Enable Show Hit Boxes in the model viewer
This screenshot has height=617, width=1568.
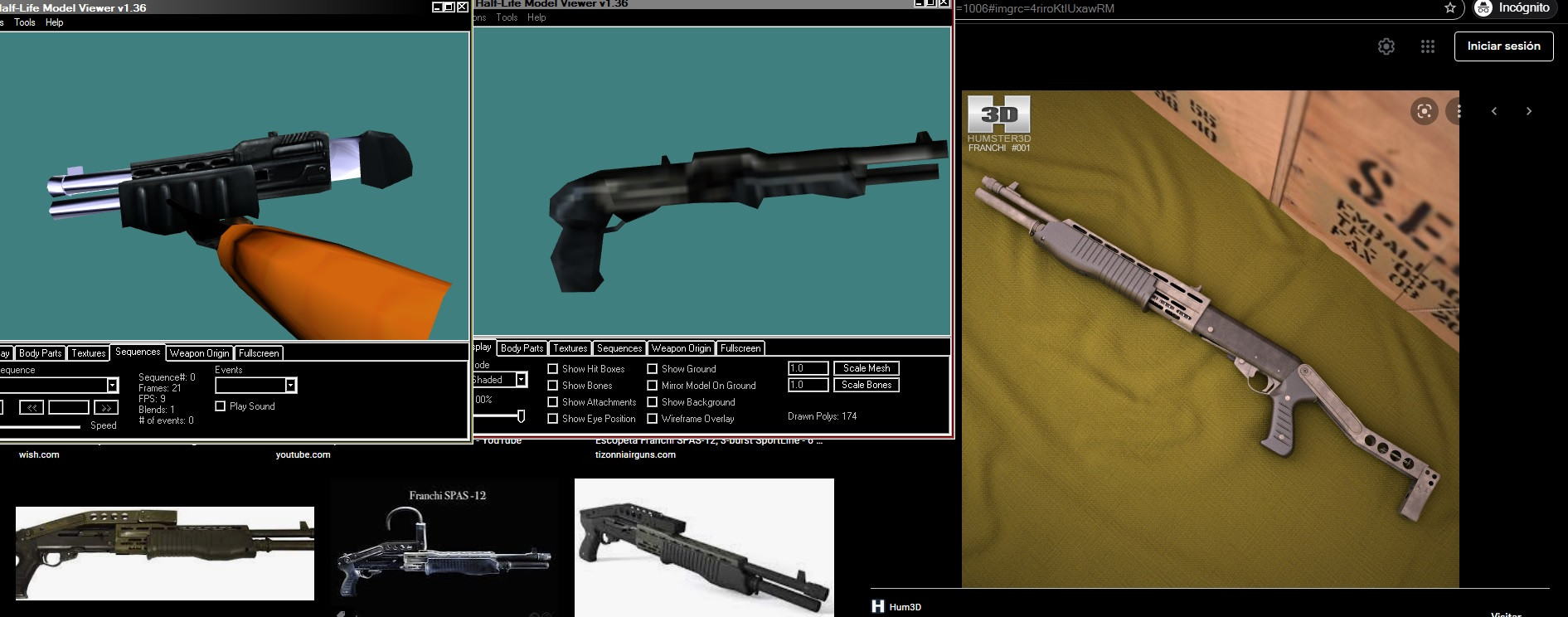pos(552,368)
